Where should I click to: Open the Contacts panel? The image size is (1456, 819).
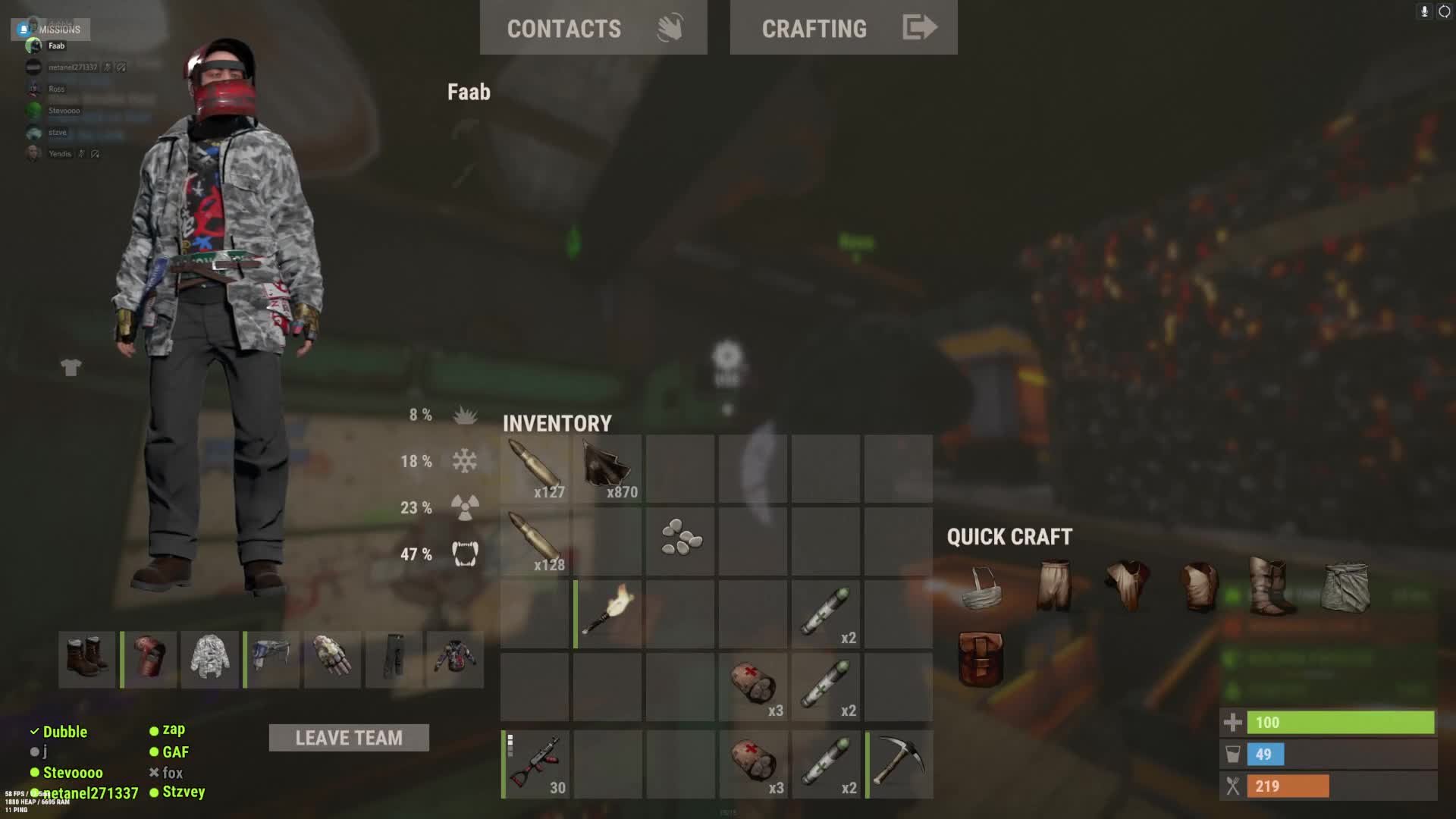pyautogui.click(x=593, y=28)
